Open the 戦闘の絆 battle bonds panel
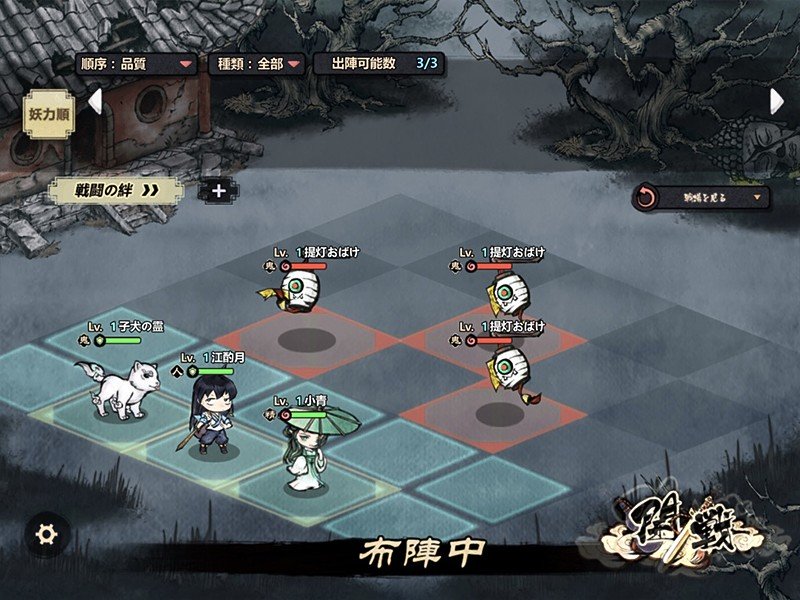The height and width of the screenshot is (600, 800). (117, 190)
